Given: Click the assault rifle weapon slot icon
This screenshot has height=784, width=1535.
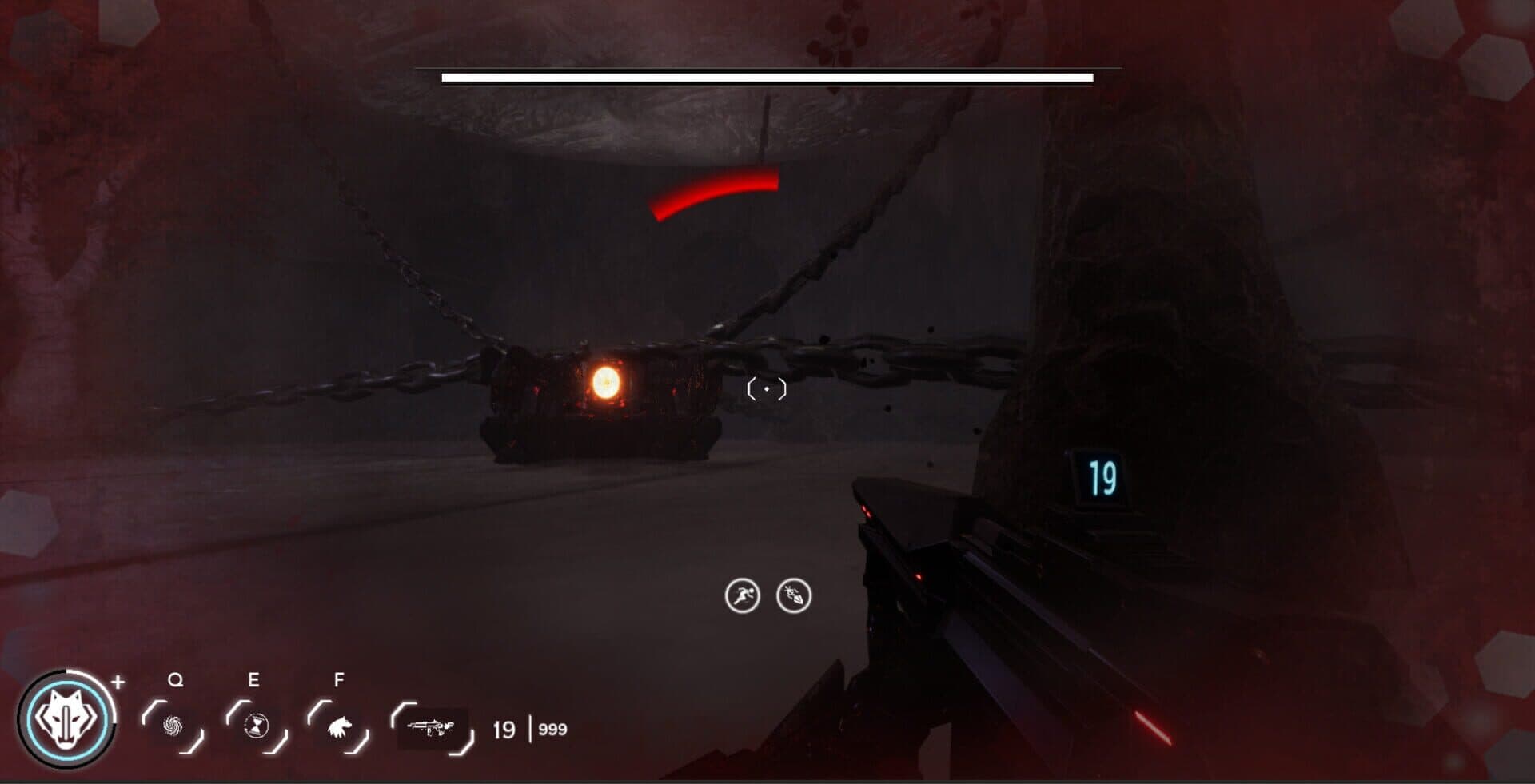Looking at the screenshot, I should (433, 727).
